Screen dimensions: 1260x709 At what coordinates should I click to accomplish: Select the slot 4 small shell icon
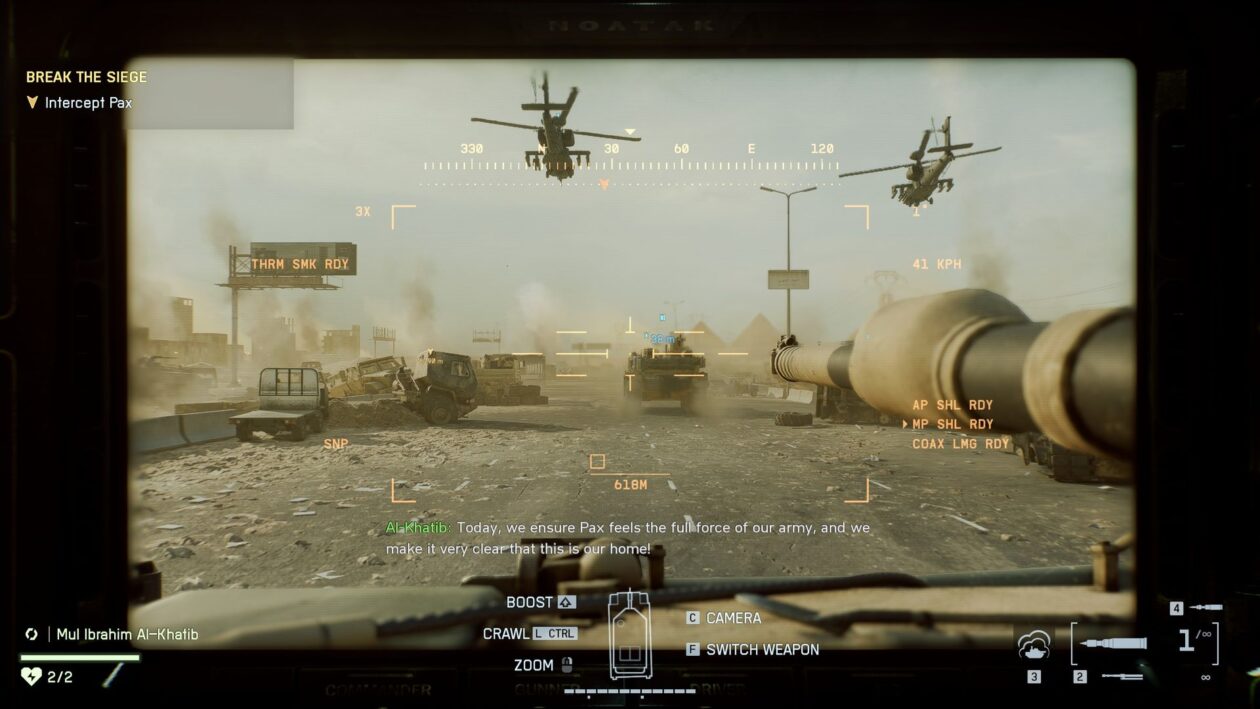coord(1206,607)
